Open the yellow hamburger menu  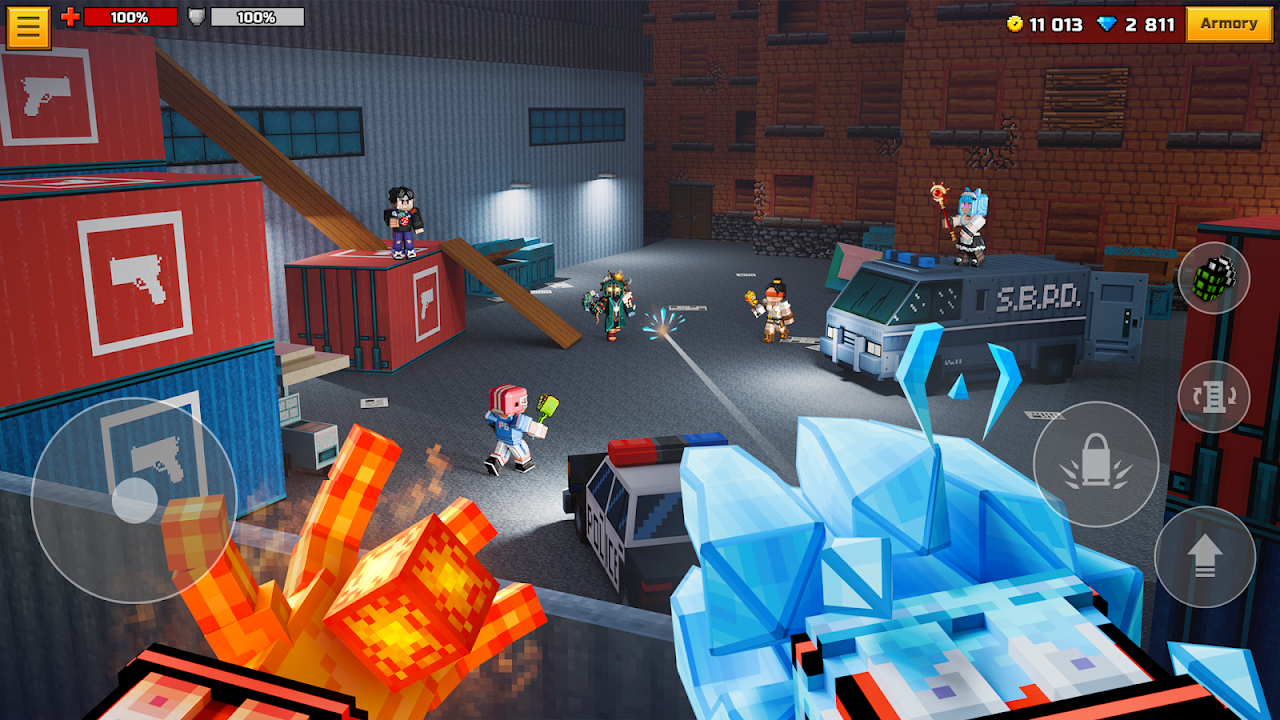point(27,25)
